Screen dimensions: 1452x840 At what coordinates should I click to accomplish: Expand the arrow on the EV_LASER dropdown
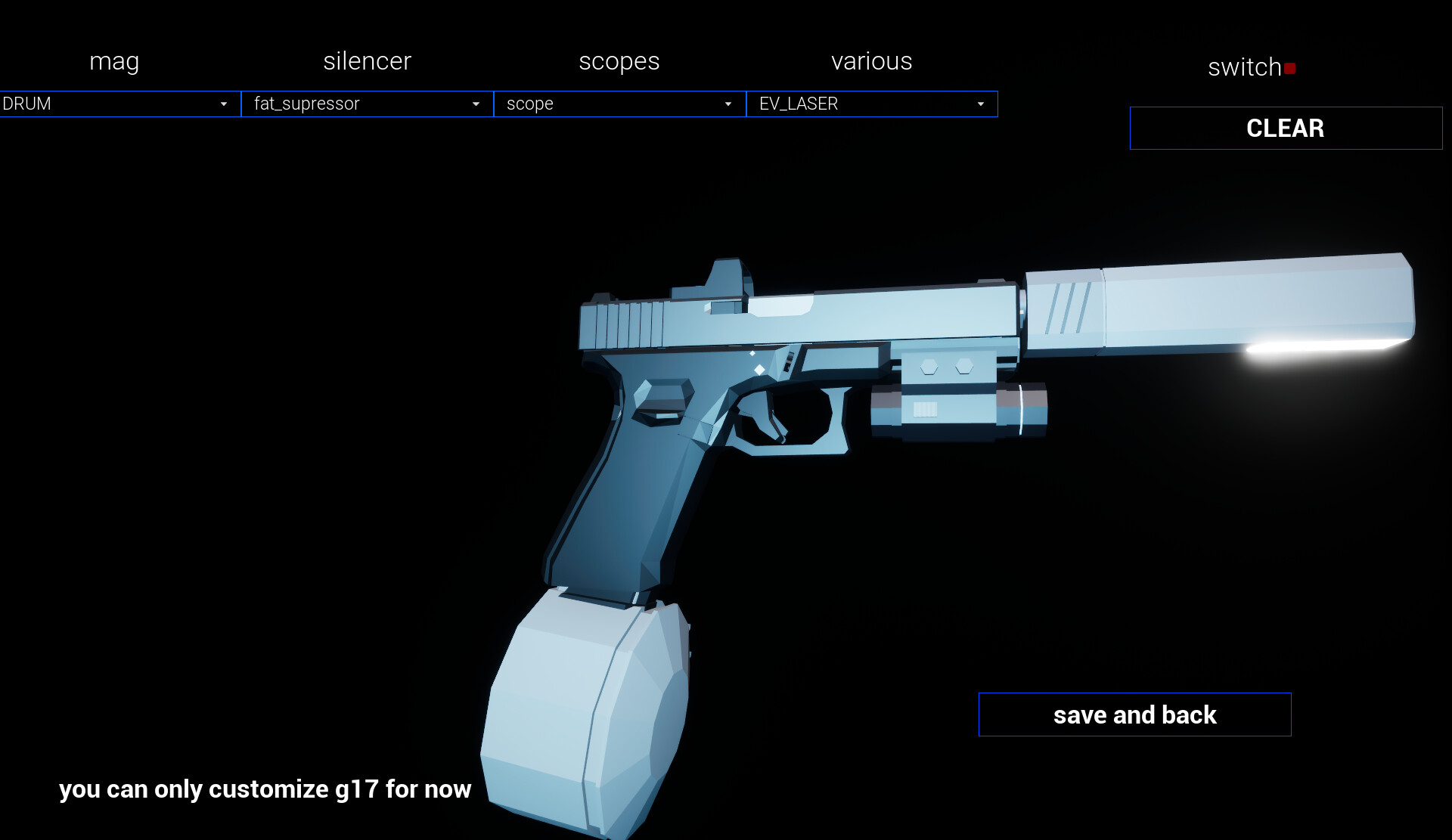coord(980,104)
